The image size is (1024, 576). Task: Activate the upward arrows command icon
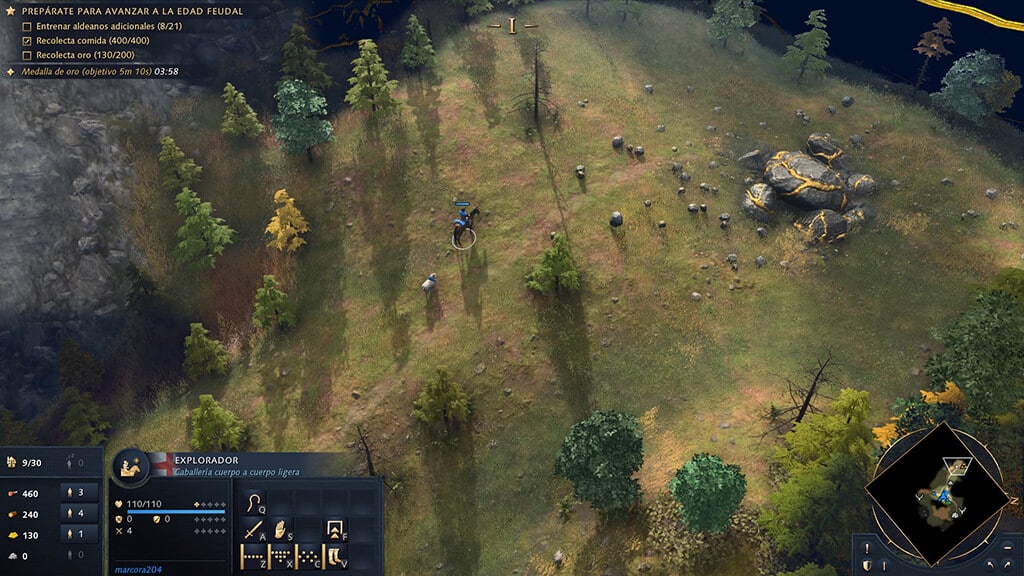coord(336,529)
